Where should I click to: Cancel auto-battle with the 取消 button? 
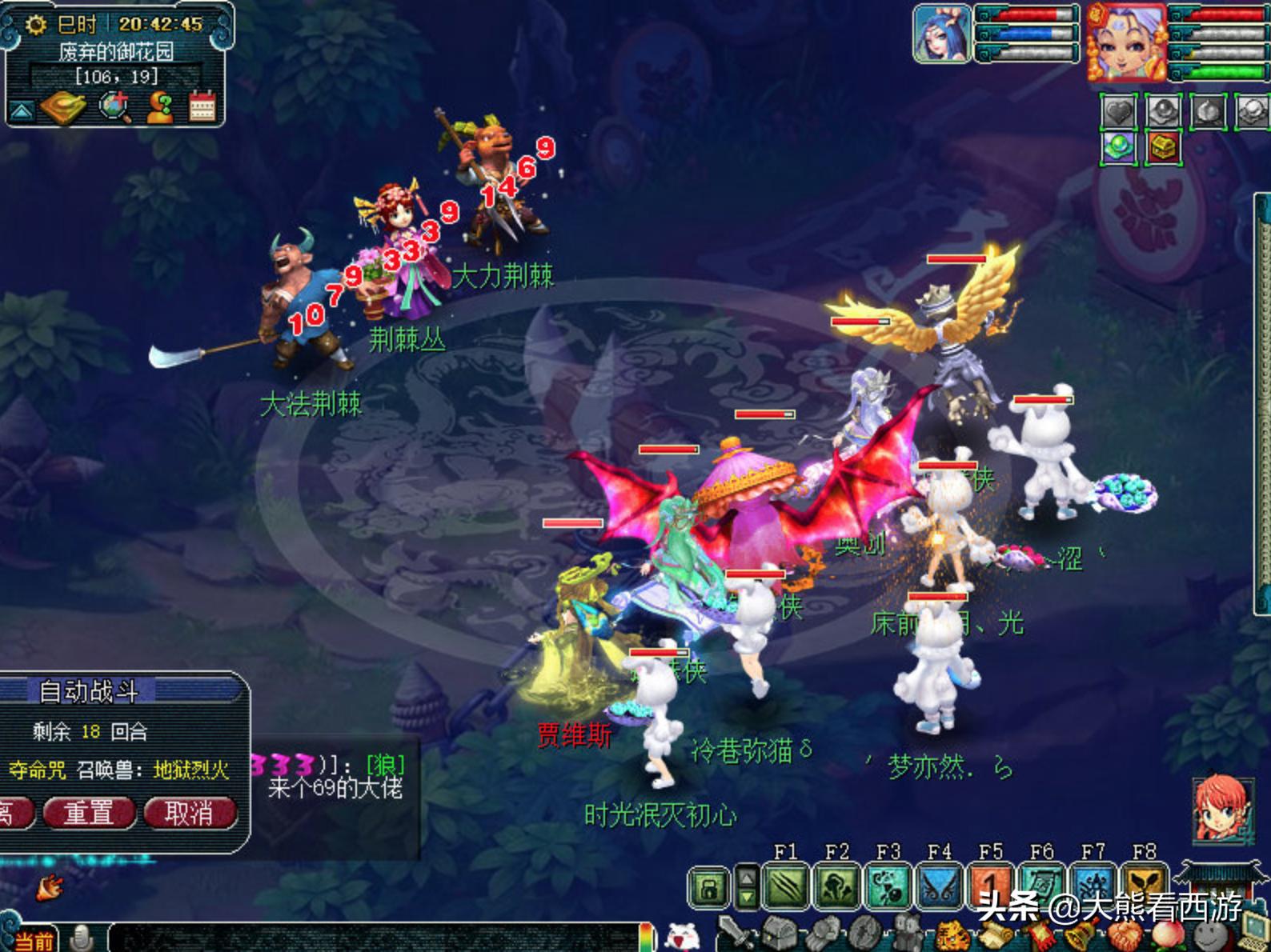(x=189, y=813)
